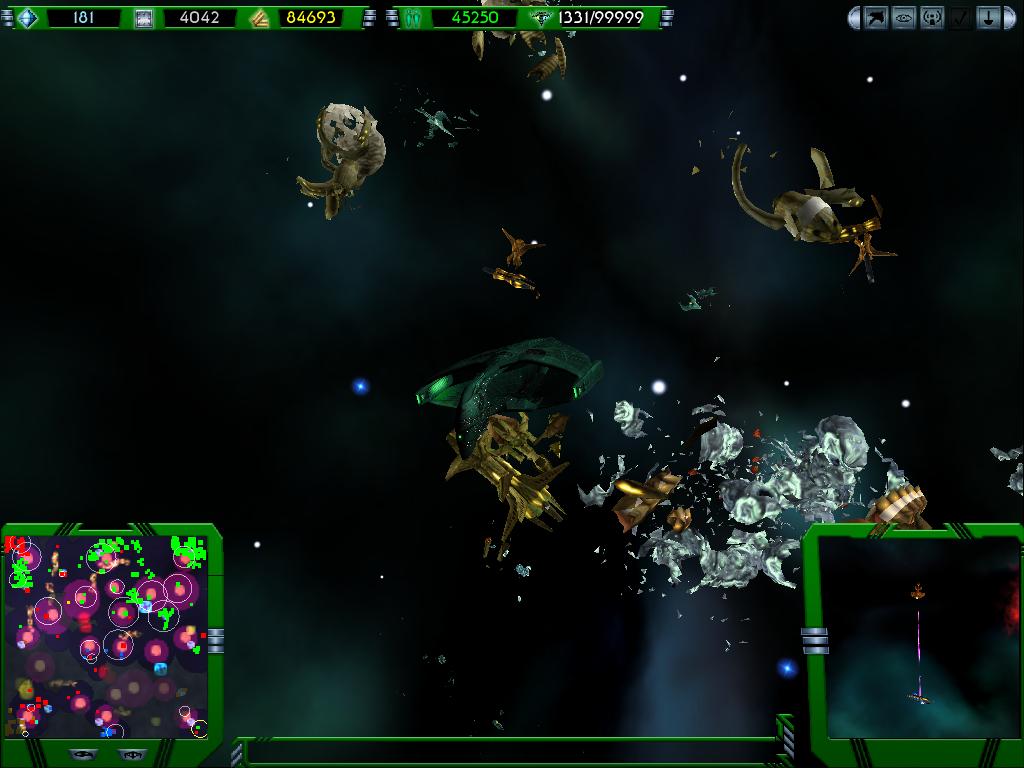Select the checkmark objectives button
The height and width of the screenshot is (768, 1024).
coord(960,18)
